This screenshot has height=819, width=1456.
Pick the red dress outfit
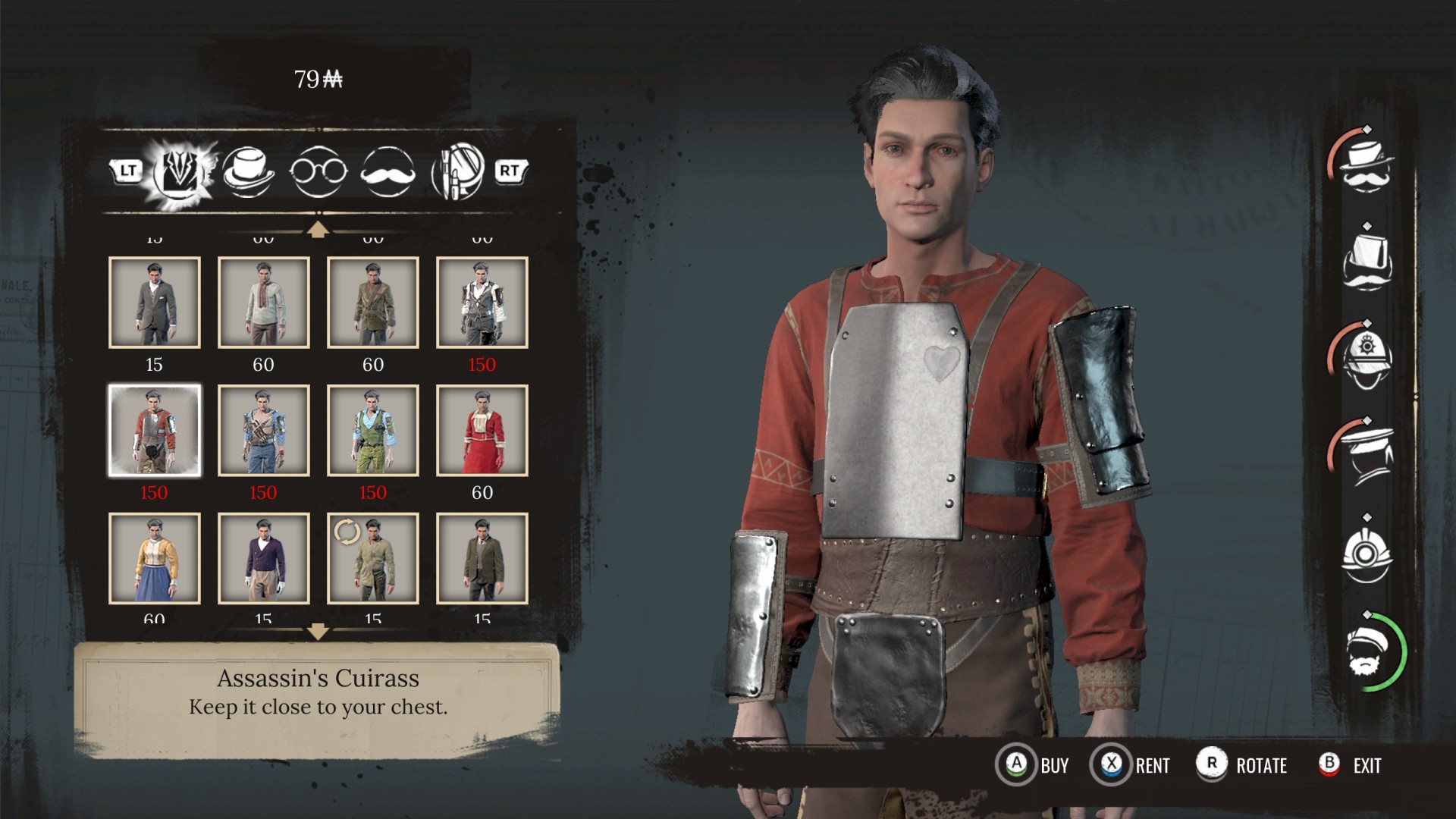pyautogui.click(x=482, y=431)
